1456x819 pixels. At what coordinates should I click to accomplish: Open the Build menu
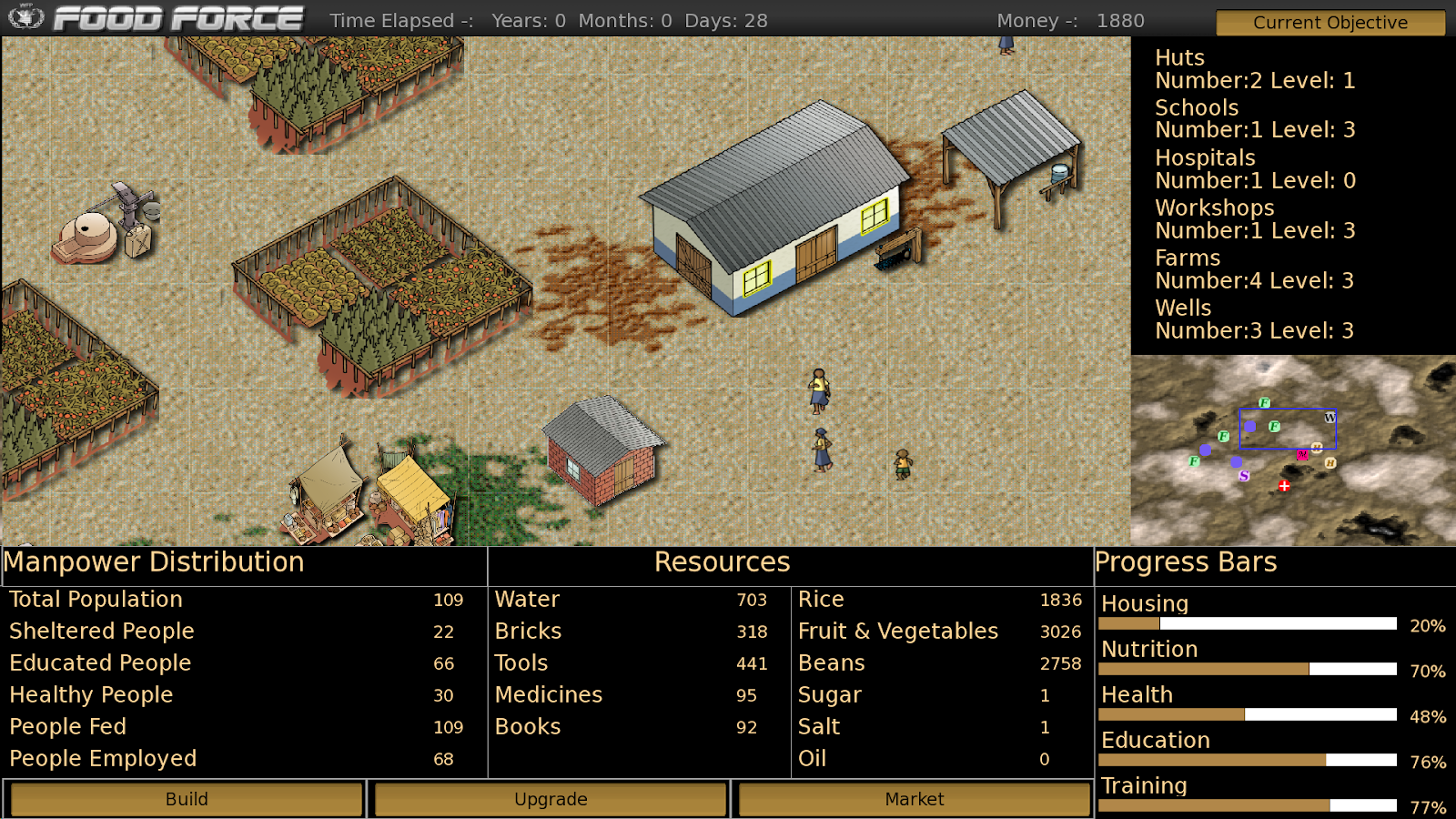187,799
